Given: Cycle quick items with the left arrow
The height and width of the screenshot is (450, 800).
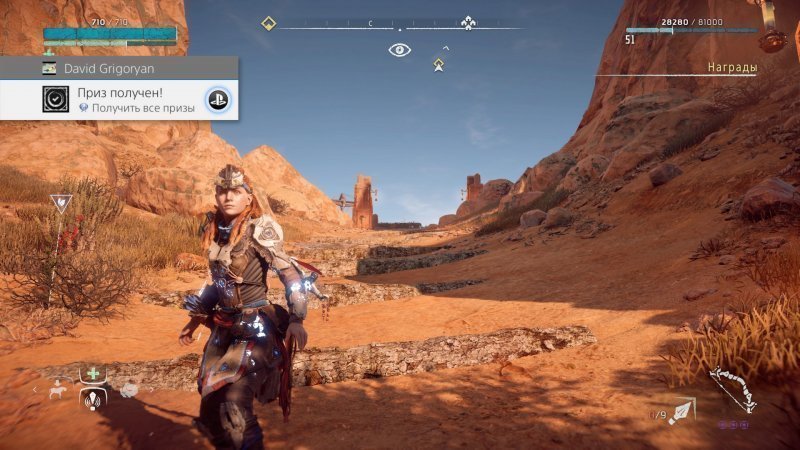Looking at the screenshot, I should [x=35, y=390].
